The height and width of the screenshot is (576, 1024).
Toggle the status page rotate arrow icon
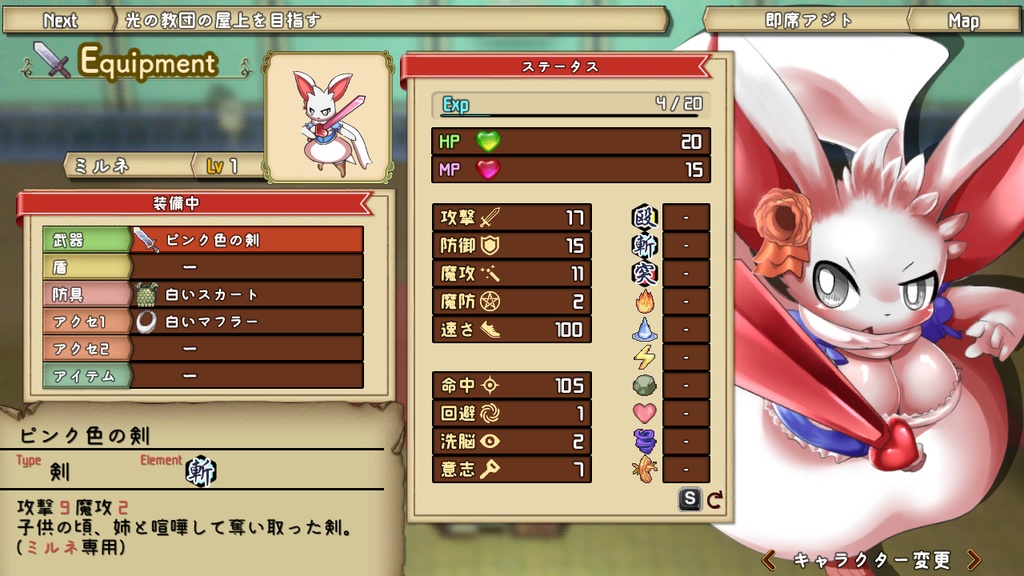point(715,499)
